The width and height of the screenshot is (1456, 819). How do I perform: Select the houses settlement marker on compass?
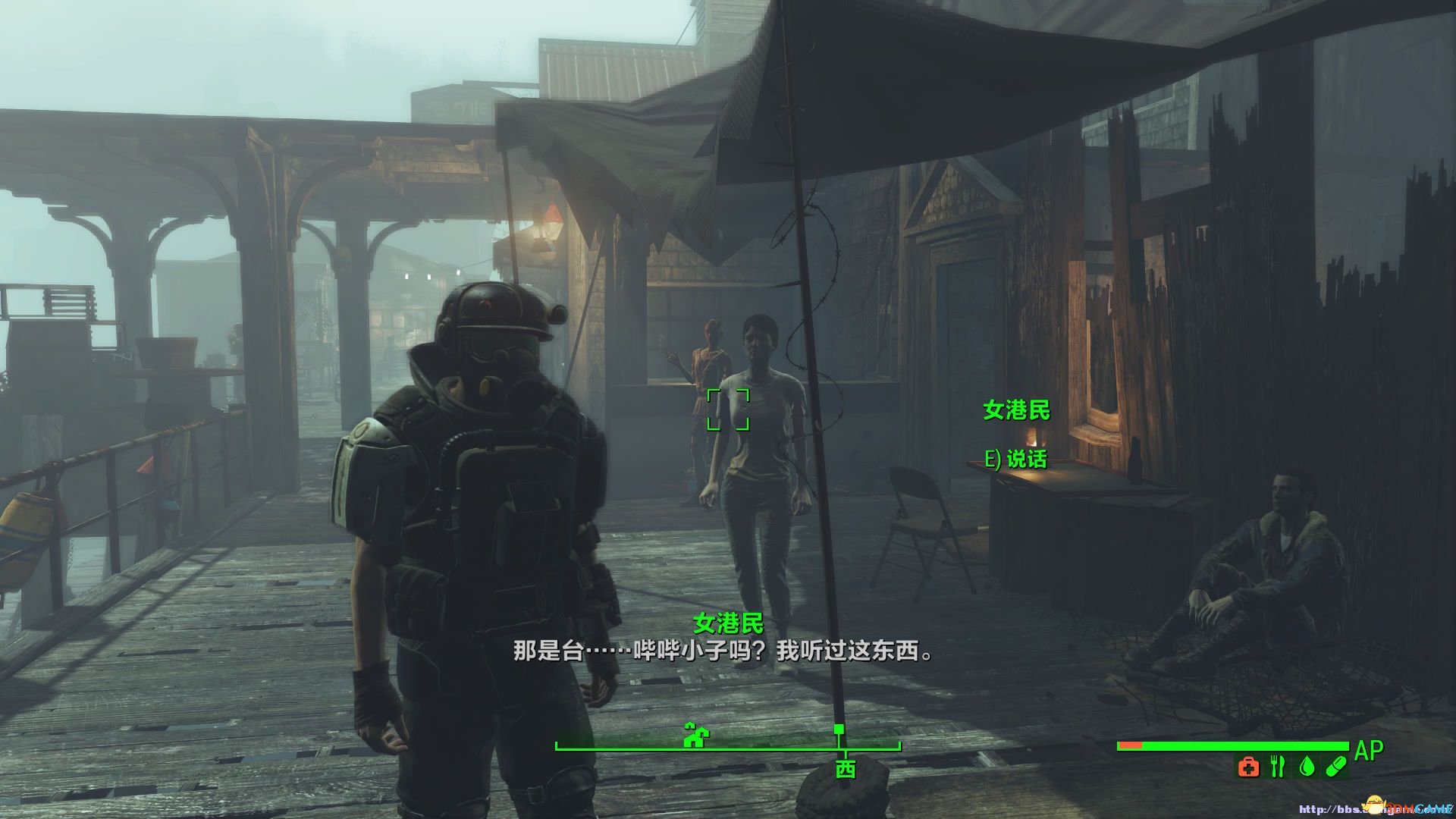coord(696,735)
